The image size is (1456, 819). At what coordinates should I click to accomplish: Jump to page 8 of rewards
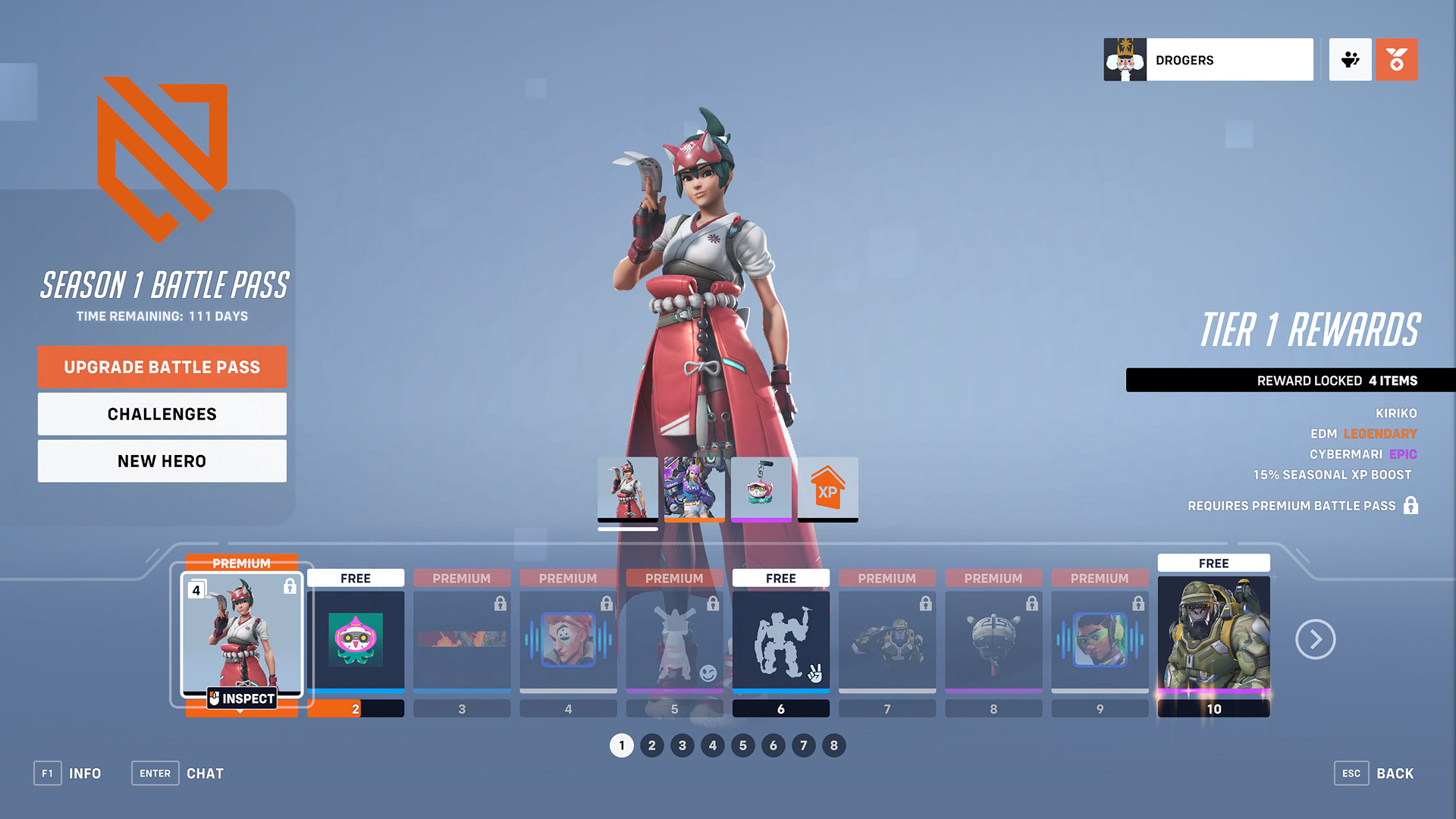coord(834,745)
